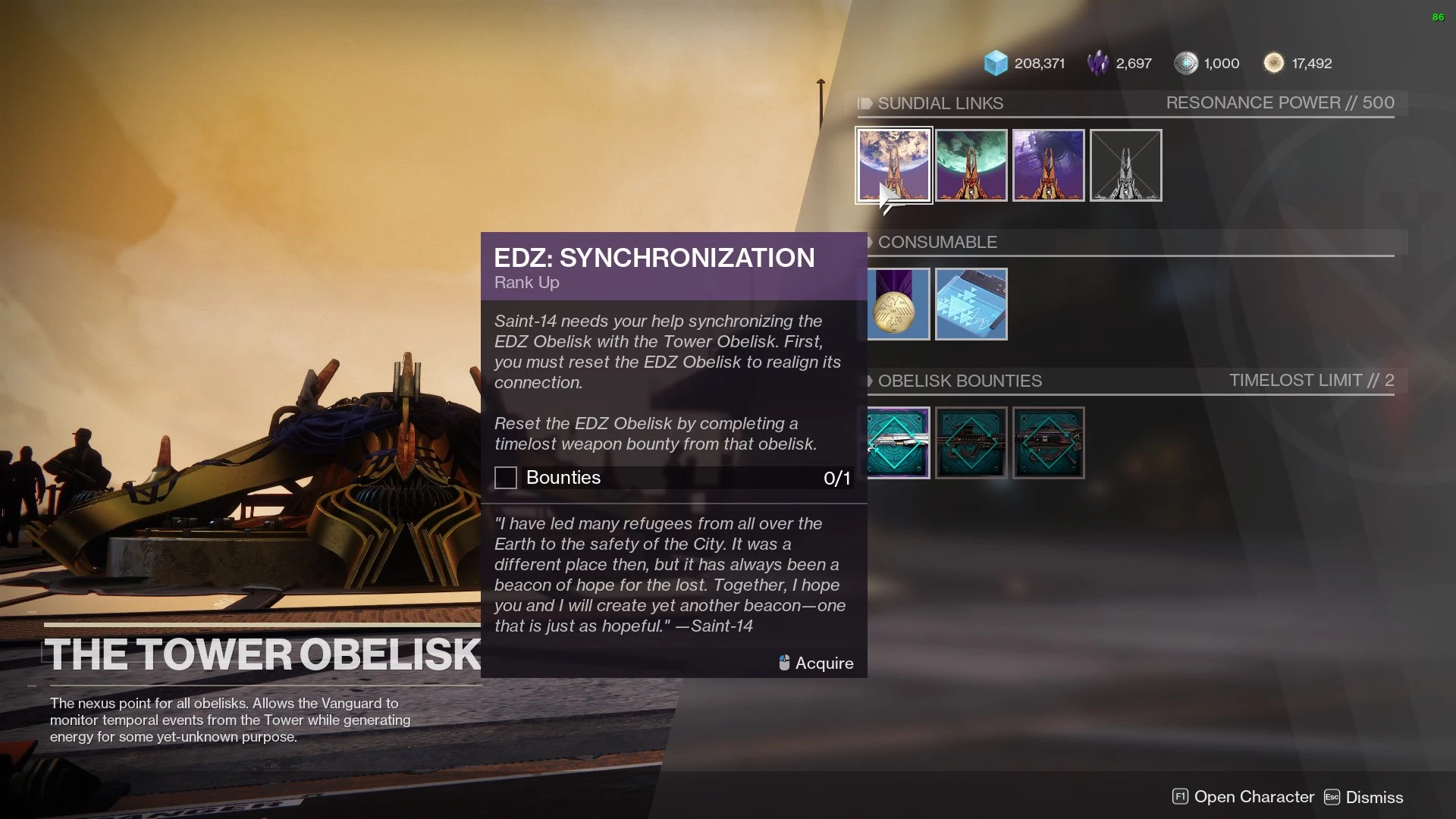1456x819 pixels.
Task: Select the EDZ Earth obelisk link
Action: 894,165
